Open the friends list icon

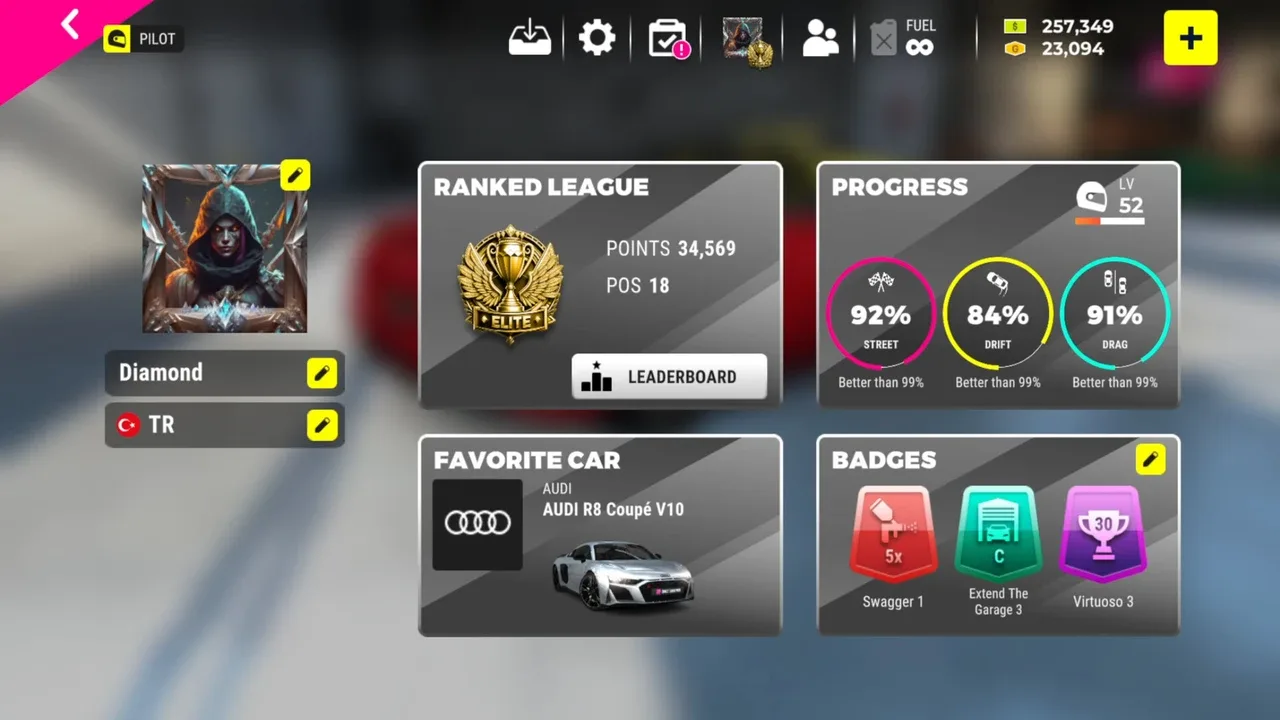820,39
